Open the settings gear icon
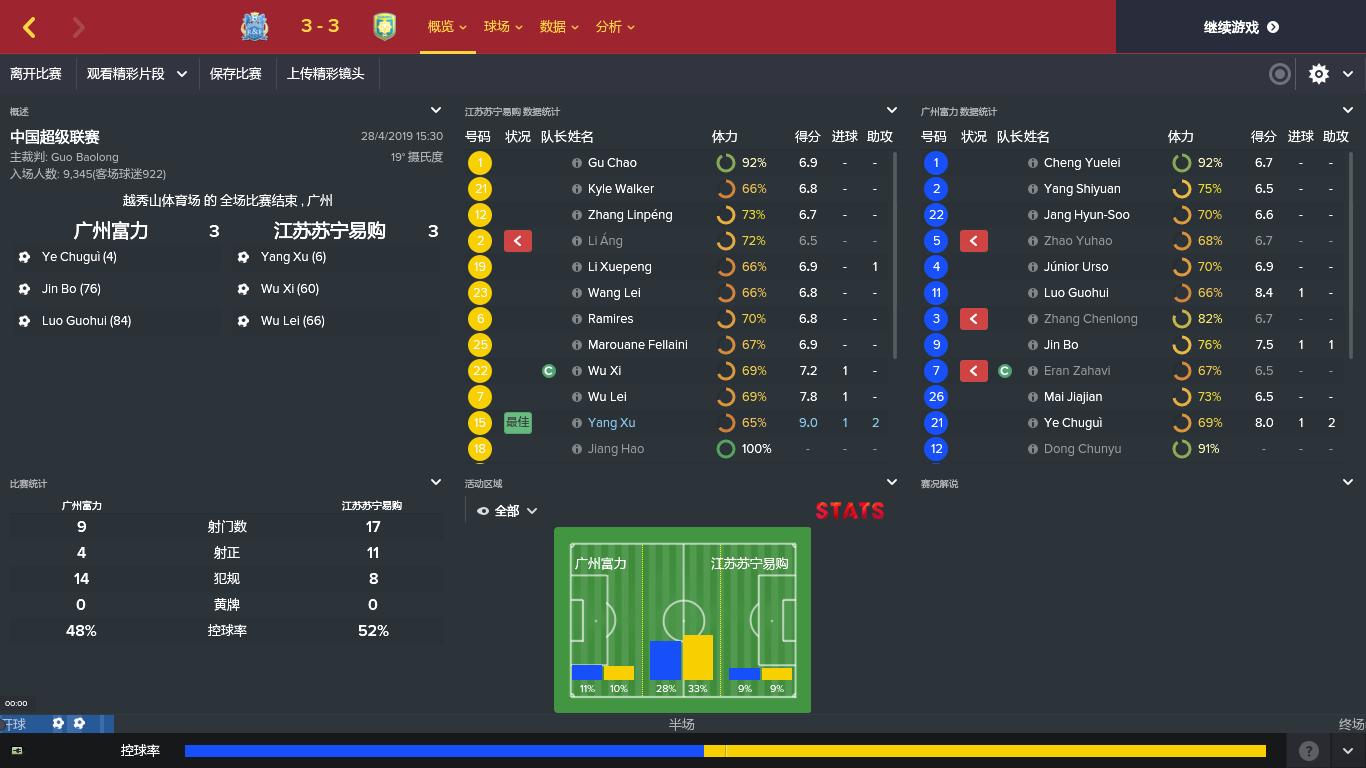 [1319, 74]
